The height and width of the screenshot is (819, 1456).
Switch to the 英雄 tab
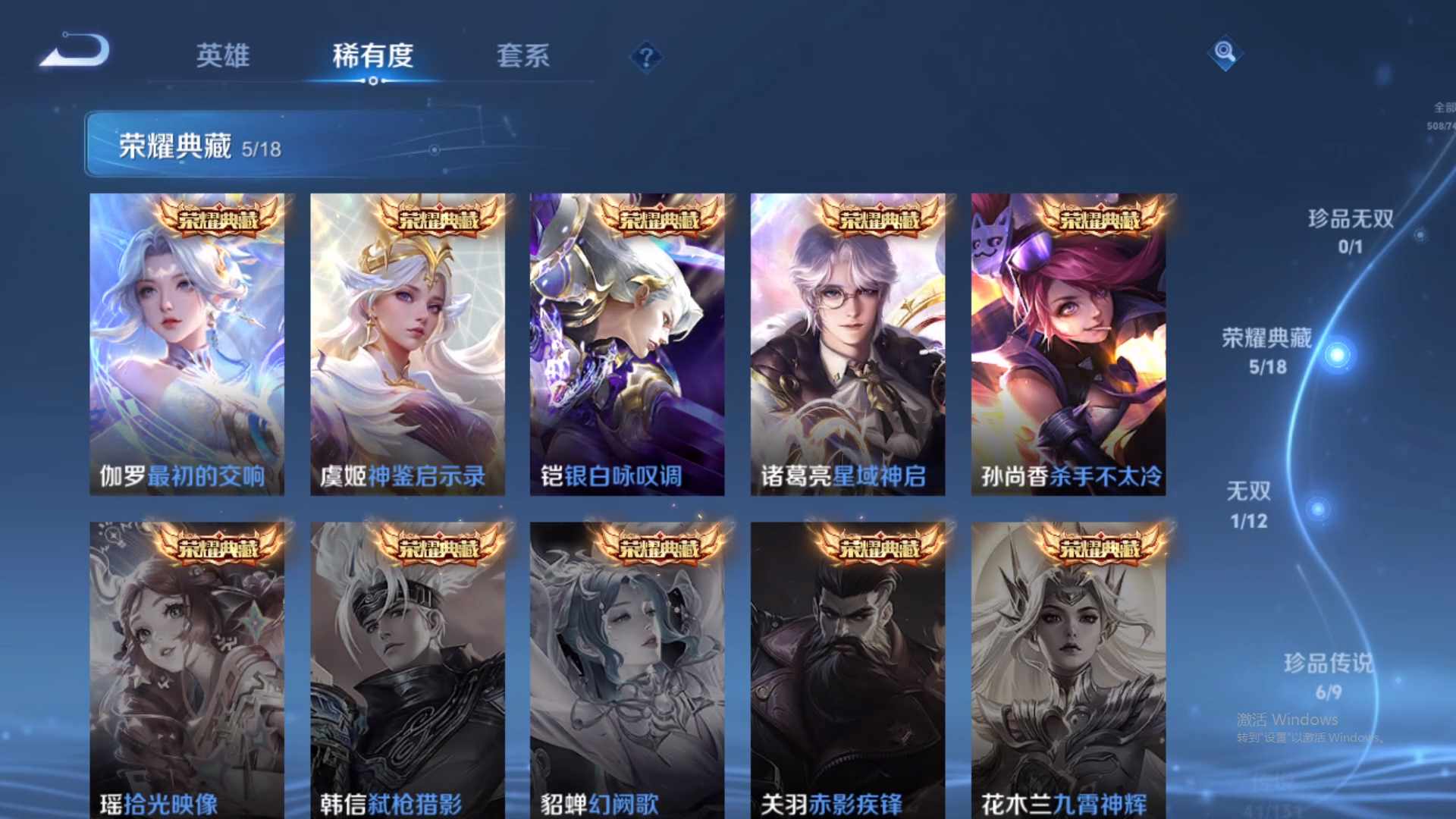coord(222,55)
